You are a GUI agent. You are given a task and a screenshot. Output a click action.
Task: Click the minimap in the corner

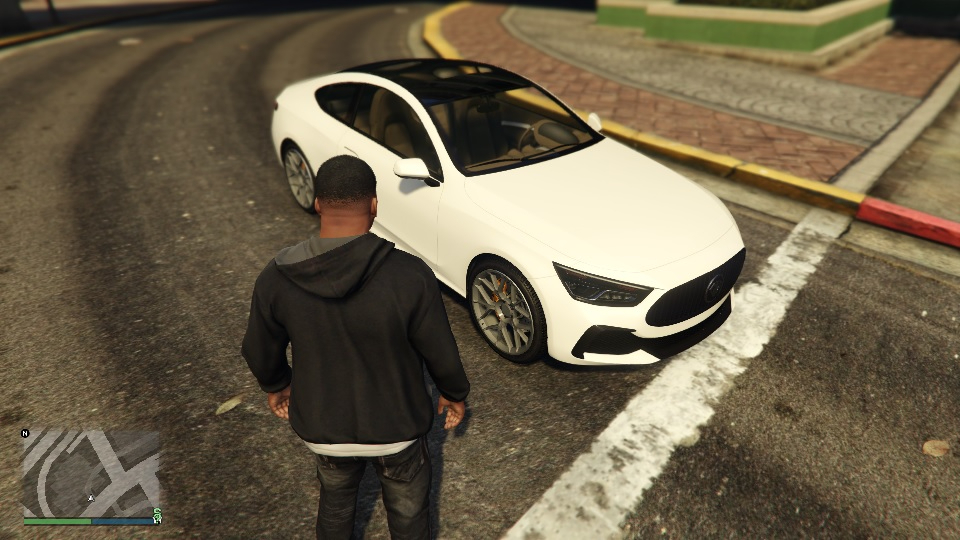click(91, 473)
